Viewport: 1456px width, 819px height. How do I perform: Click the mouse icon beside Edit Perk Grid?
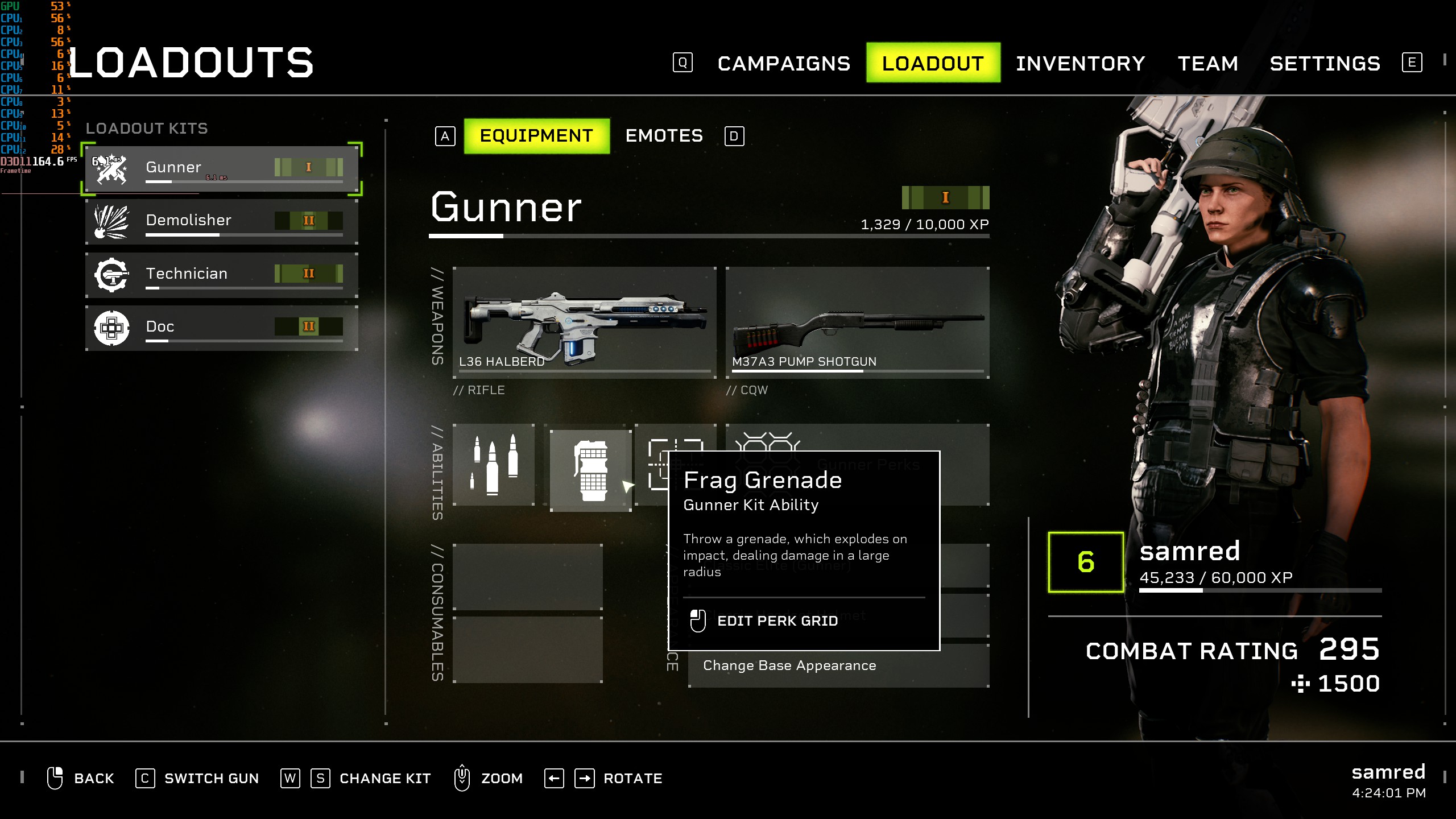click(x=698, y=620)
